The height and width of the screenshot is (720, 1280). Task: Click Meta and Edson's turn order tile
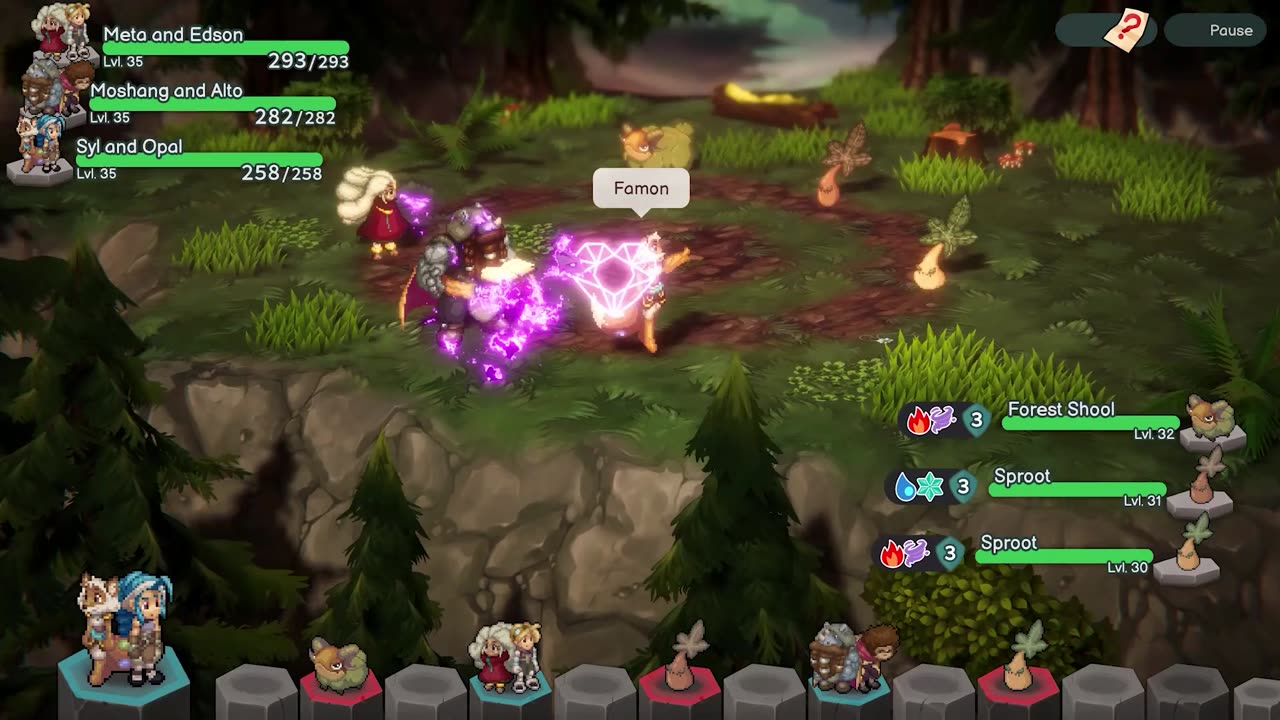point(510,663)
